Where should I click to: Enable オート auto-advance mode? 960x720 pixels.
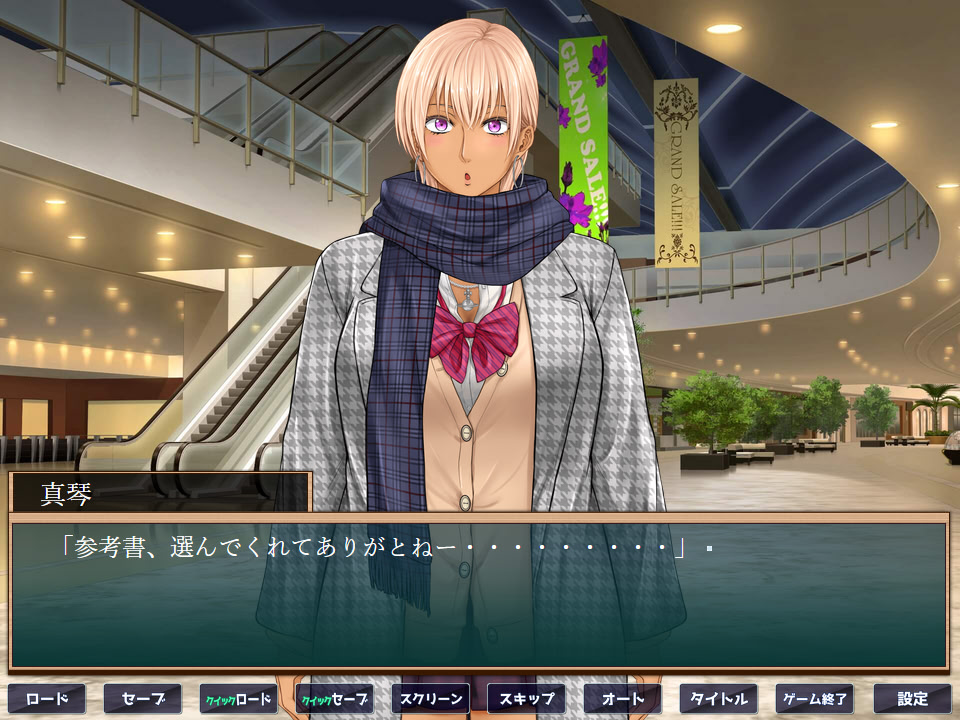pyautogui.click(x=623, y=698)
